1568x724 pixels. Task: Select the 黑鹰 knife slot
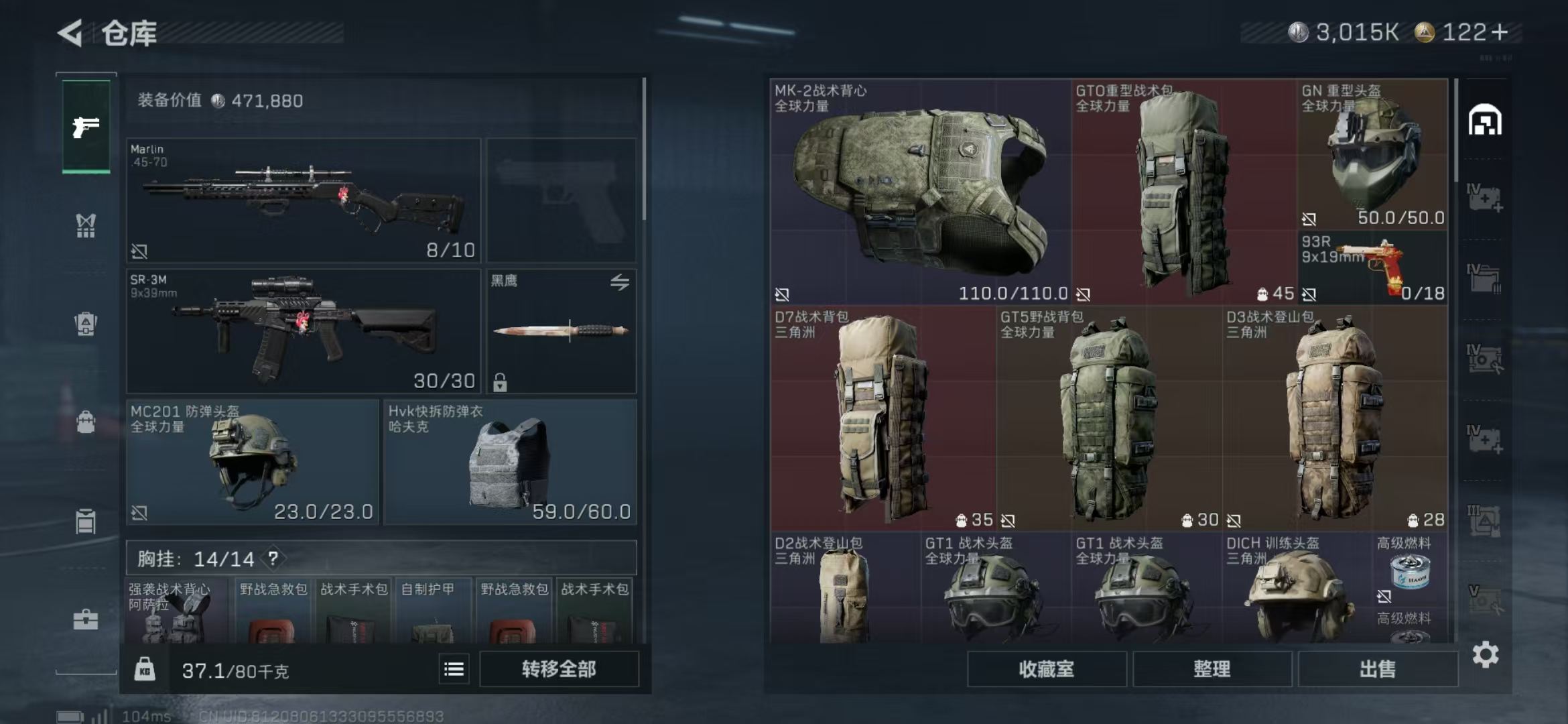pos(561,331)
